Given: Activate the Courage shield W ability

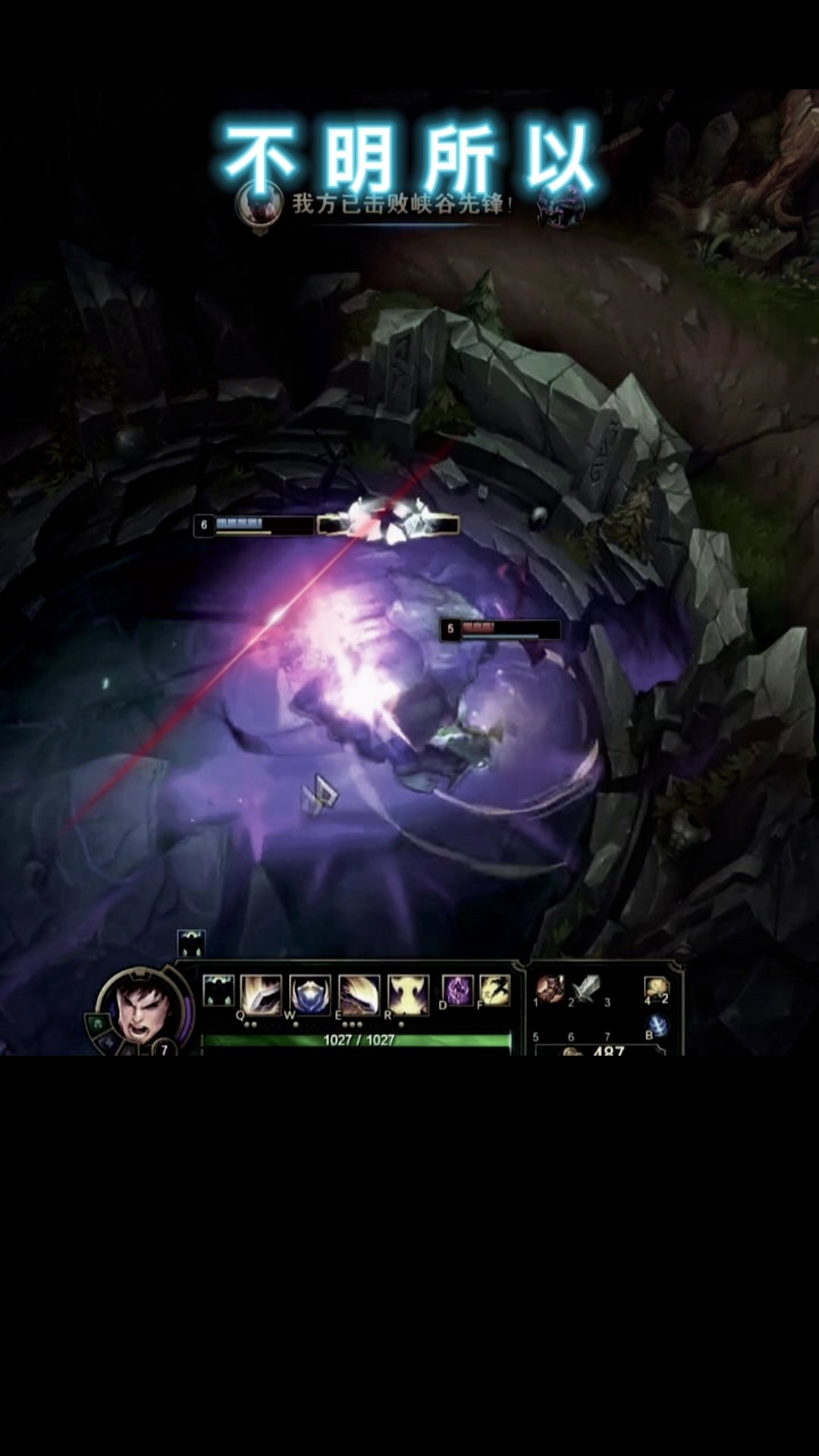Looking at the screenshot, I should [310, 993].
